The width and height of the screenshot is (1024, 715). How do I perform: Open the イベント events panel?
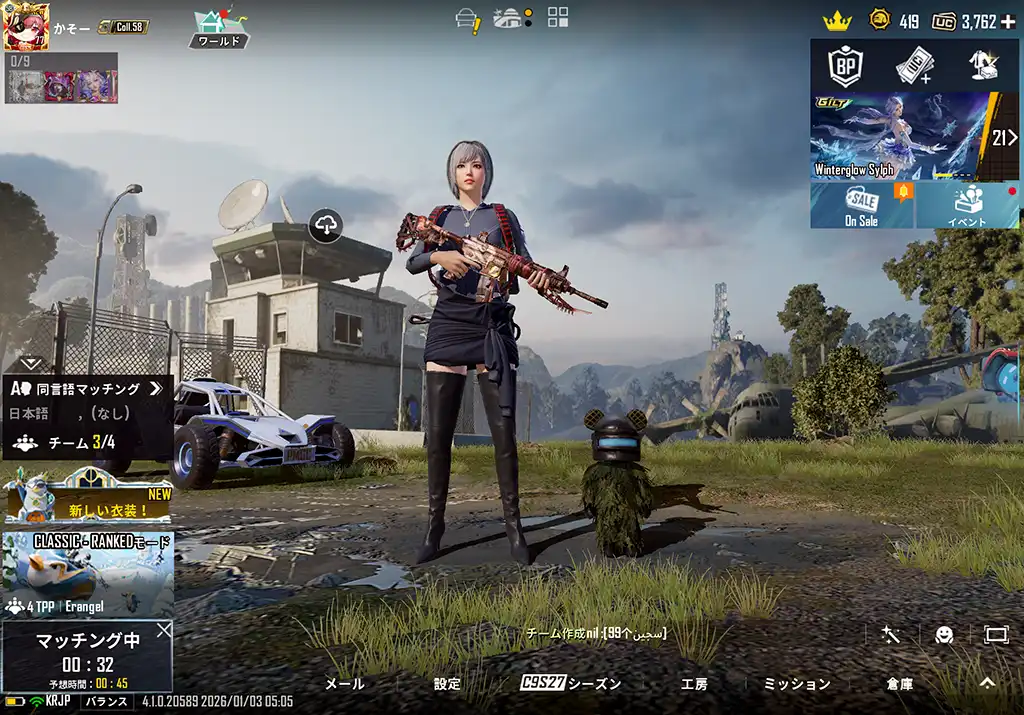coord(967,205)
